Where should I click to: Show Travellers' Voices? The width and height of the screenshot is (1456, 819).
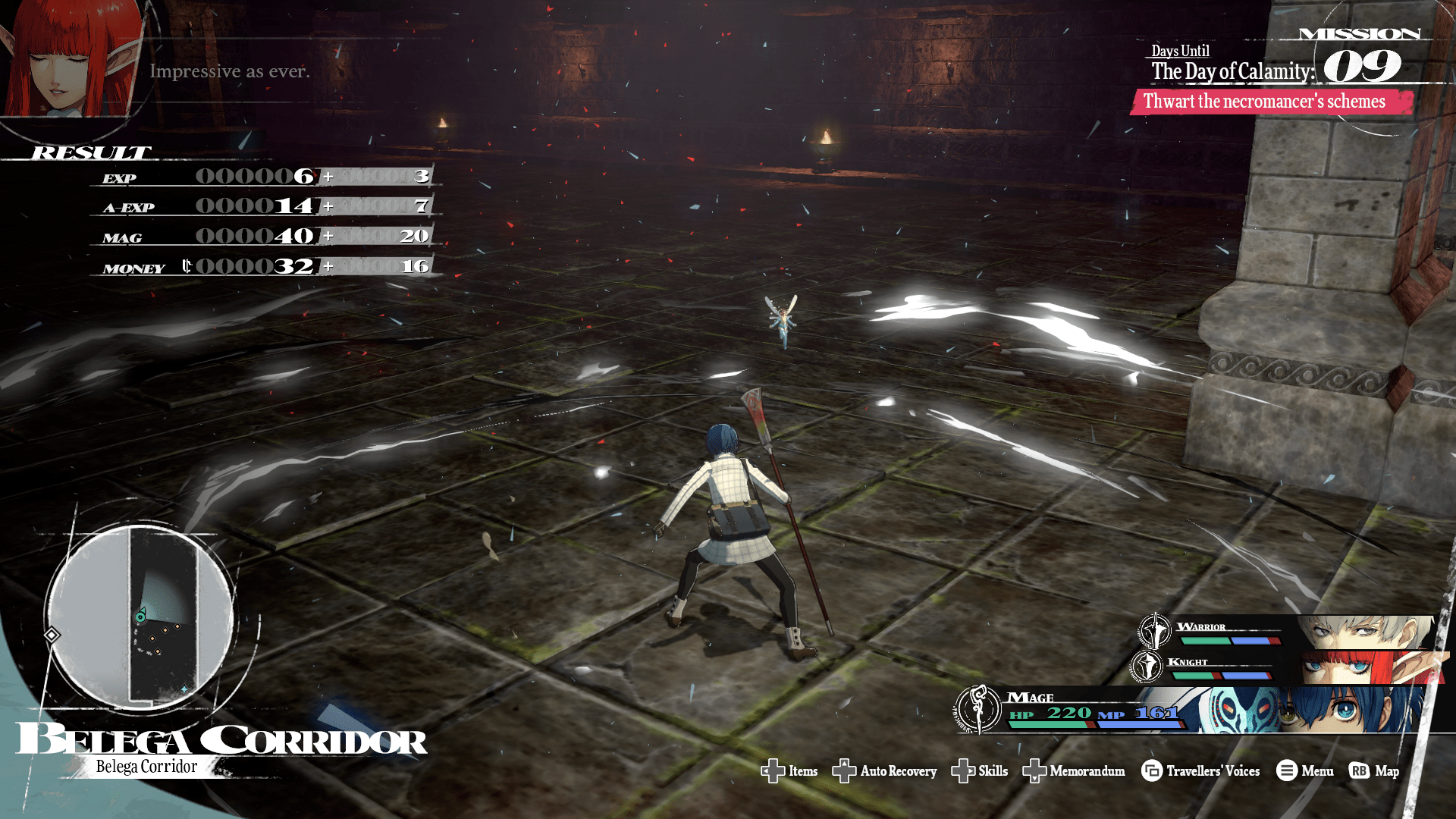click(x=1200, y=771)
